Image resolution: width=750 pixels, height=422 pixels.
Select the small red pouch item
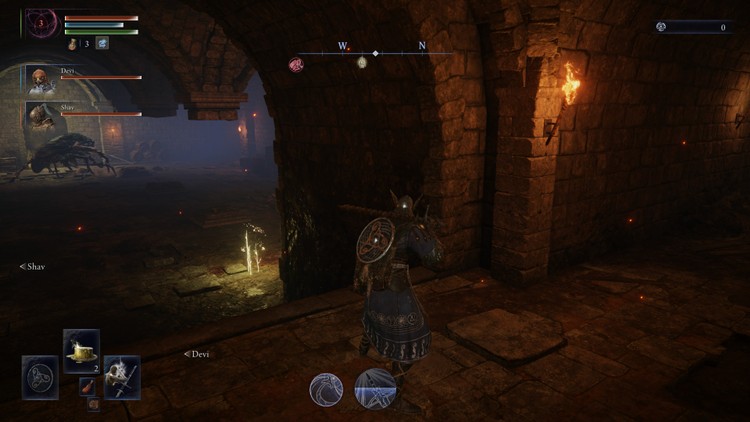click(88, 386)
